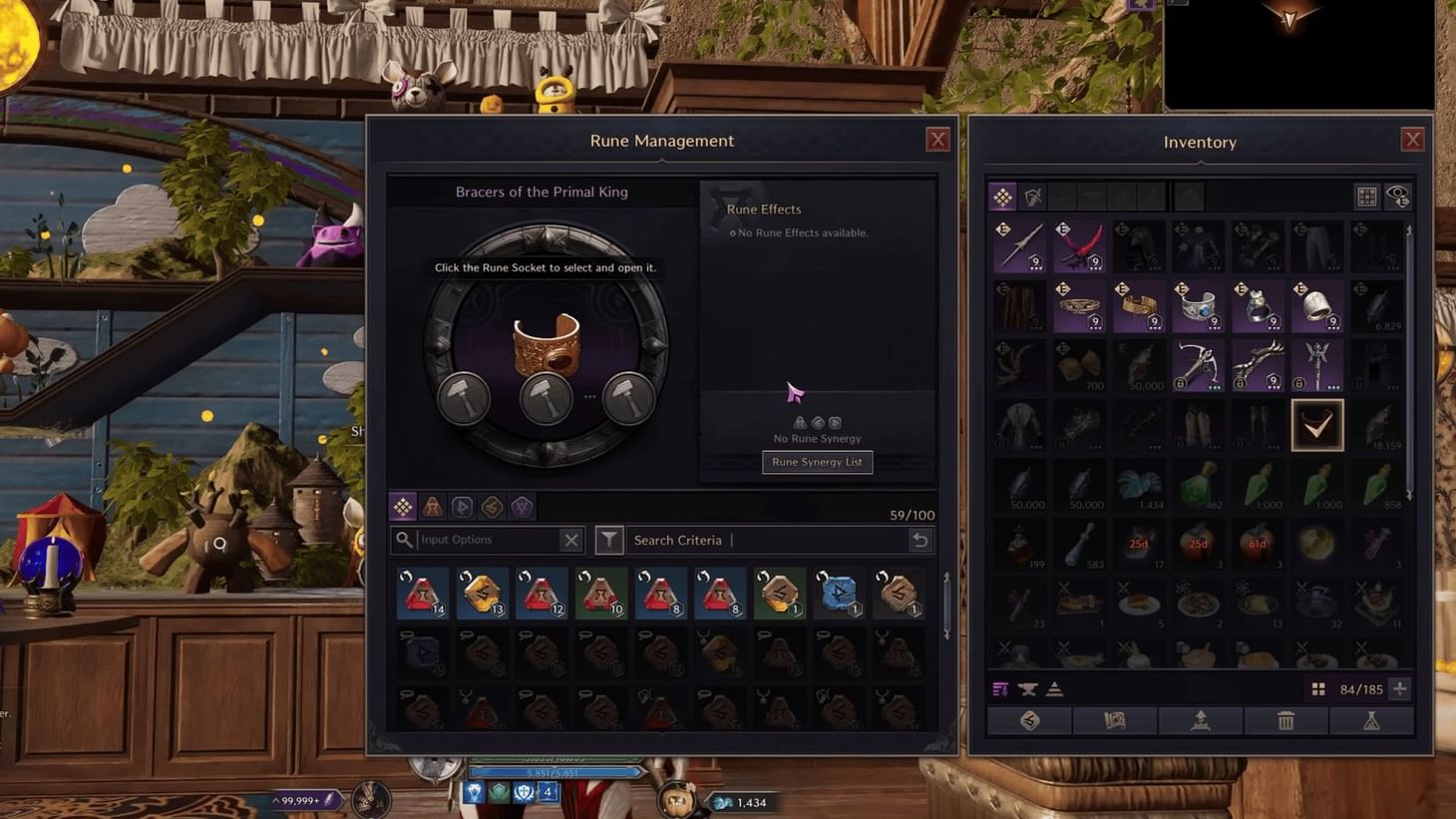Click the map icon at inventory bottom
Screen dimensions: 1456x819
pos(1116,720)
